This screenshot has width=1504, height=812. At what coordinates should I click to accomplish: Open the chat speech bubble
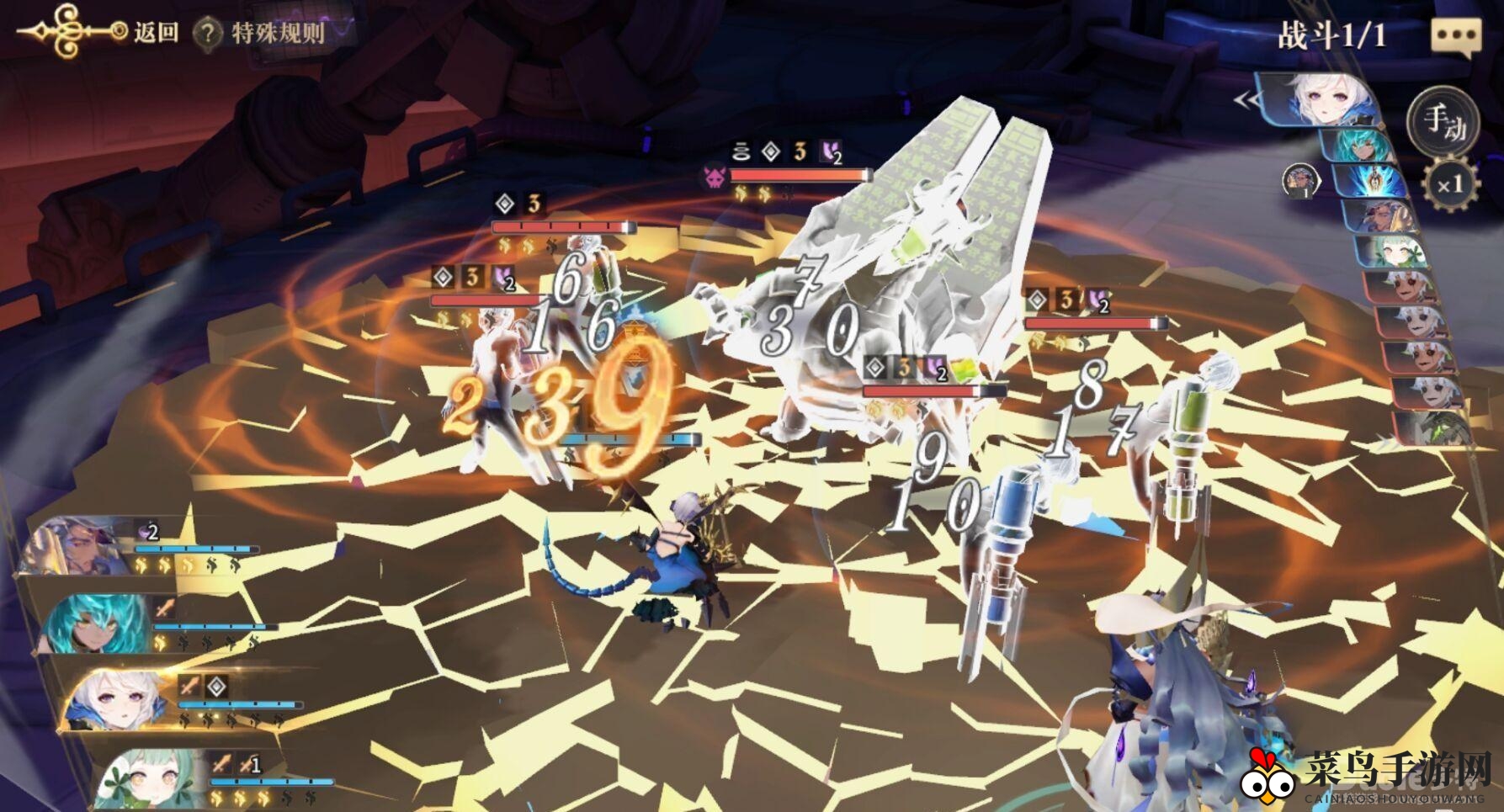(x=1455, y=37)
